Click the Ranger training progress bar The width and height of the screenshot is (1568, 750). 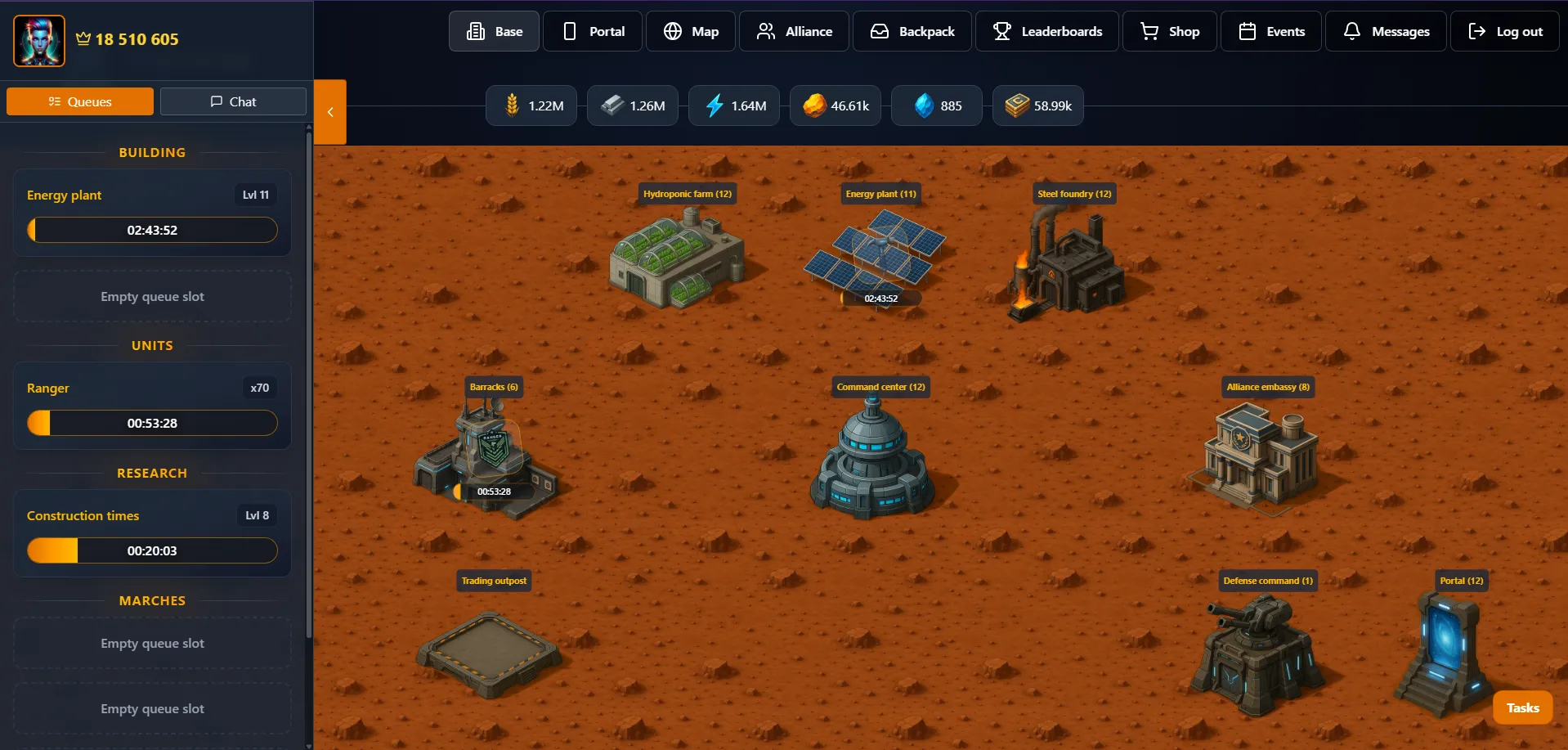(151, 423)
